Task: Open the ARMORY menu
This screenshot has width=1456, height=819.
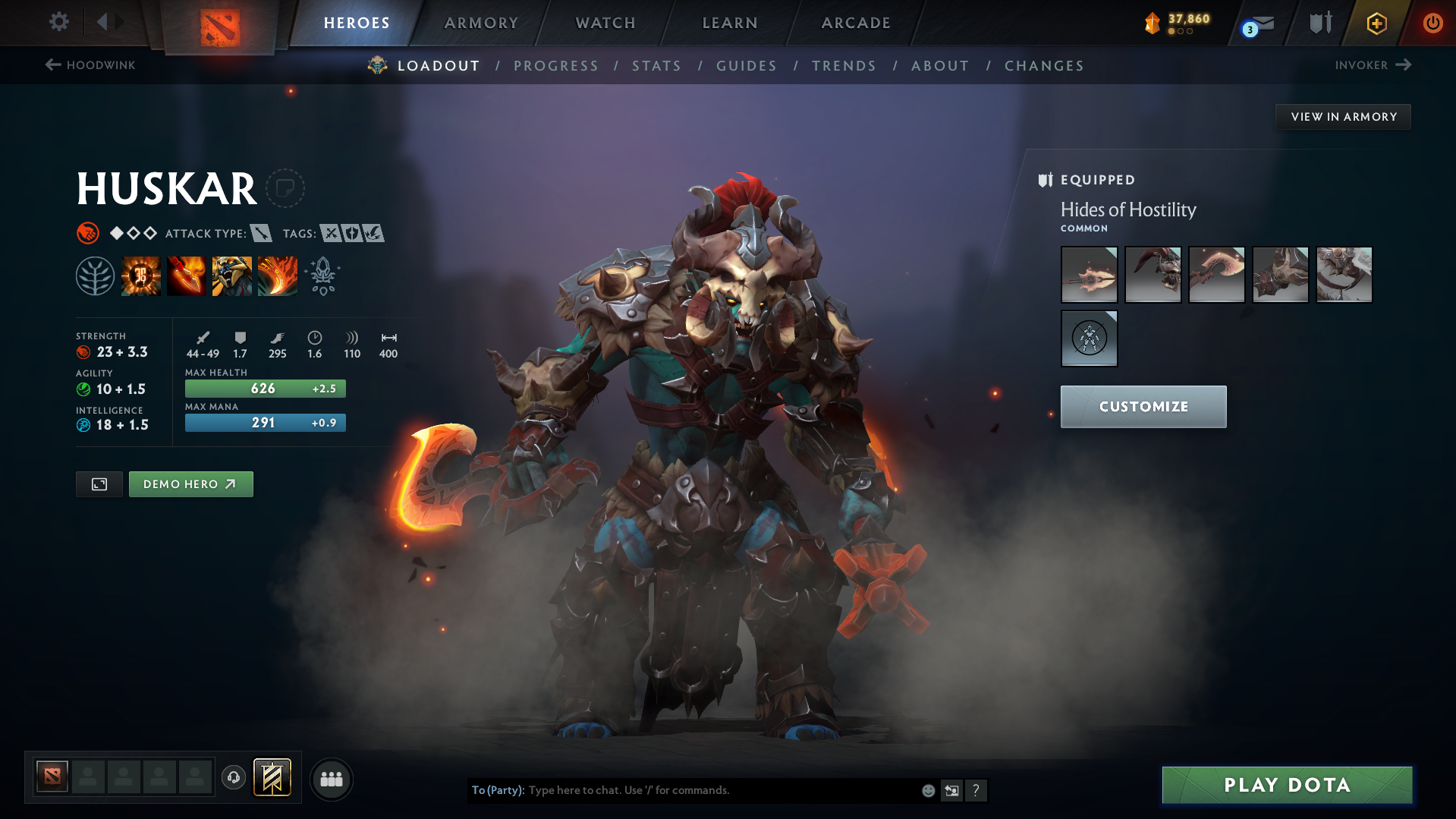Action: pos(481,23)
